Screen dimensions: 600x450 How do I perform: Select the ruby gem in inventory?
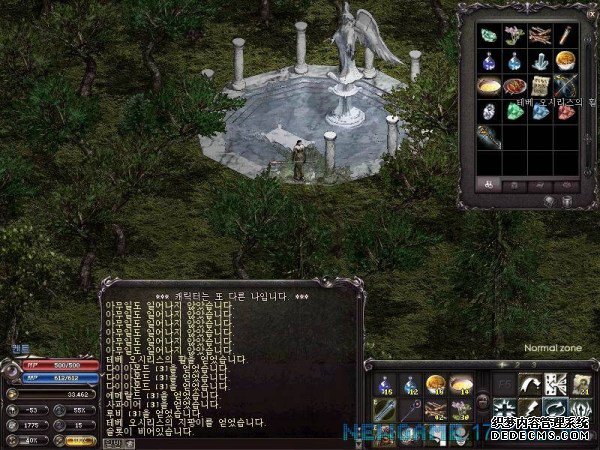(x=566, y=111)
